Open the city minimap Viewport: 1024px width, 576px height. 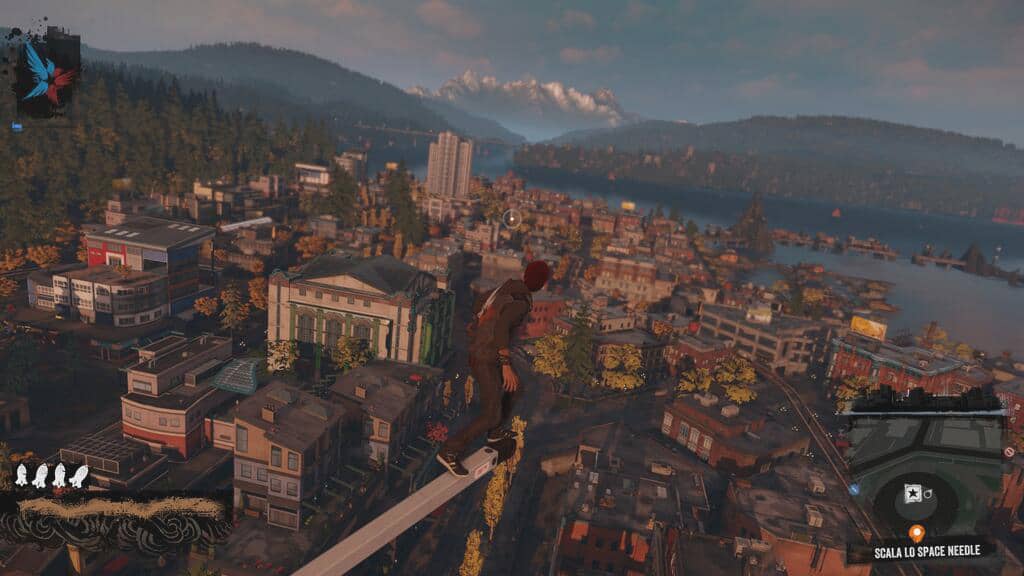925,470
